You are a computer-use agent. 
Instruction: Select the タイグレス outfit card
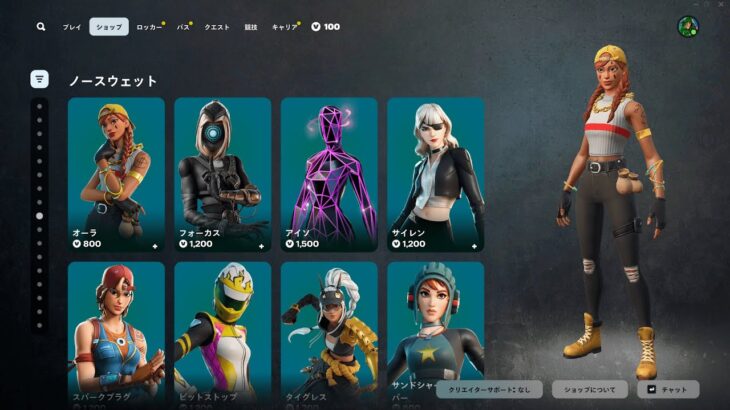[x=329, y=335]
